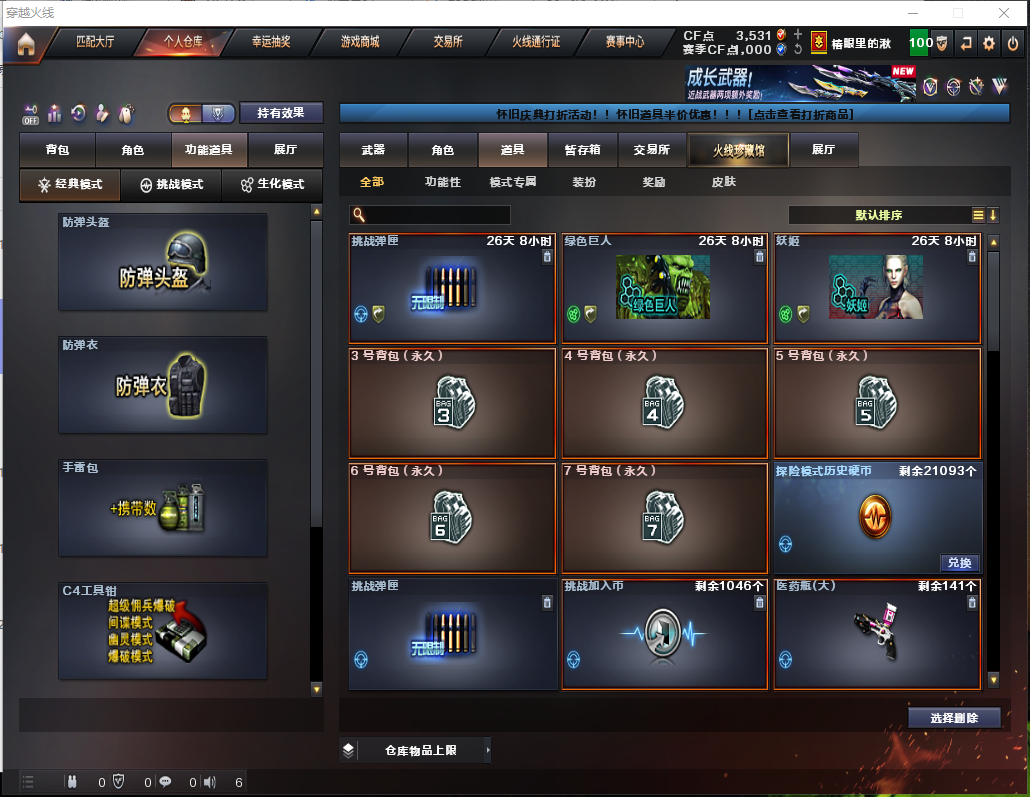This screenshot has height=797, width=1030.
Task: Redeem coins with the 兑换 button
Action: (x=957, y=563)
